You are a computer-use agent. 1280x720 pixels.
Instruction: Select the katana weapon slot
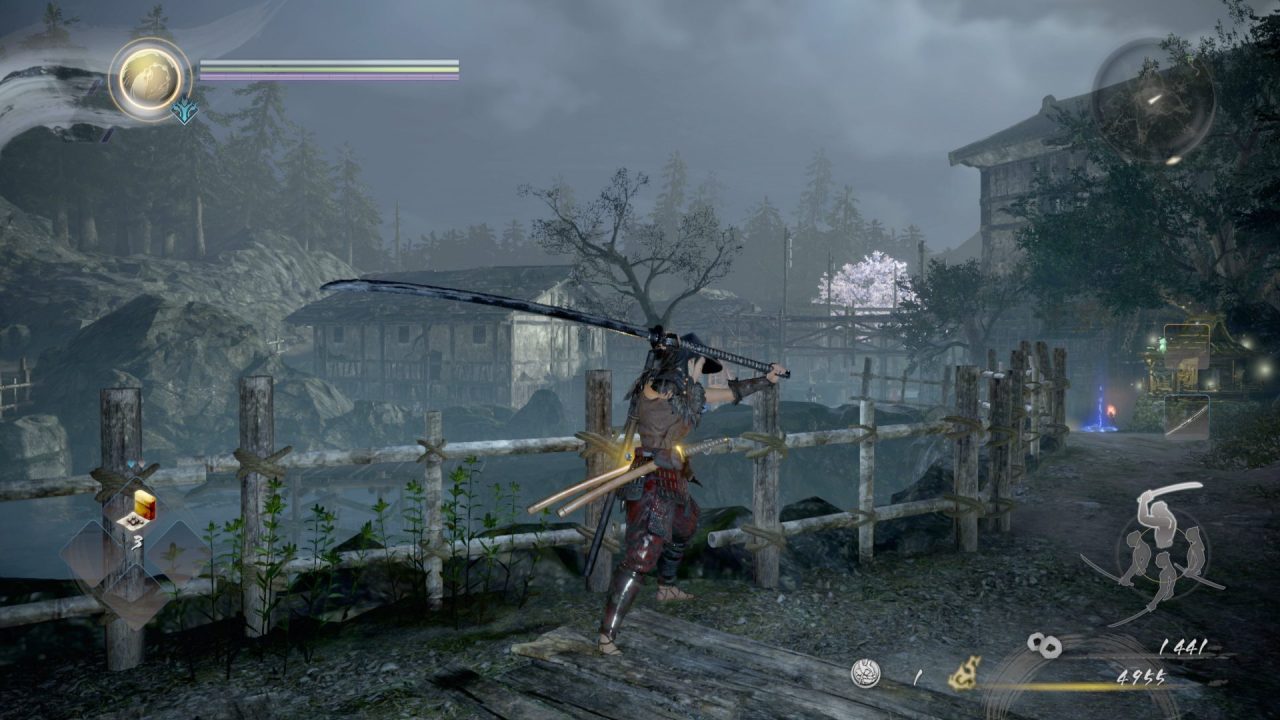pos(1187,416)
